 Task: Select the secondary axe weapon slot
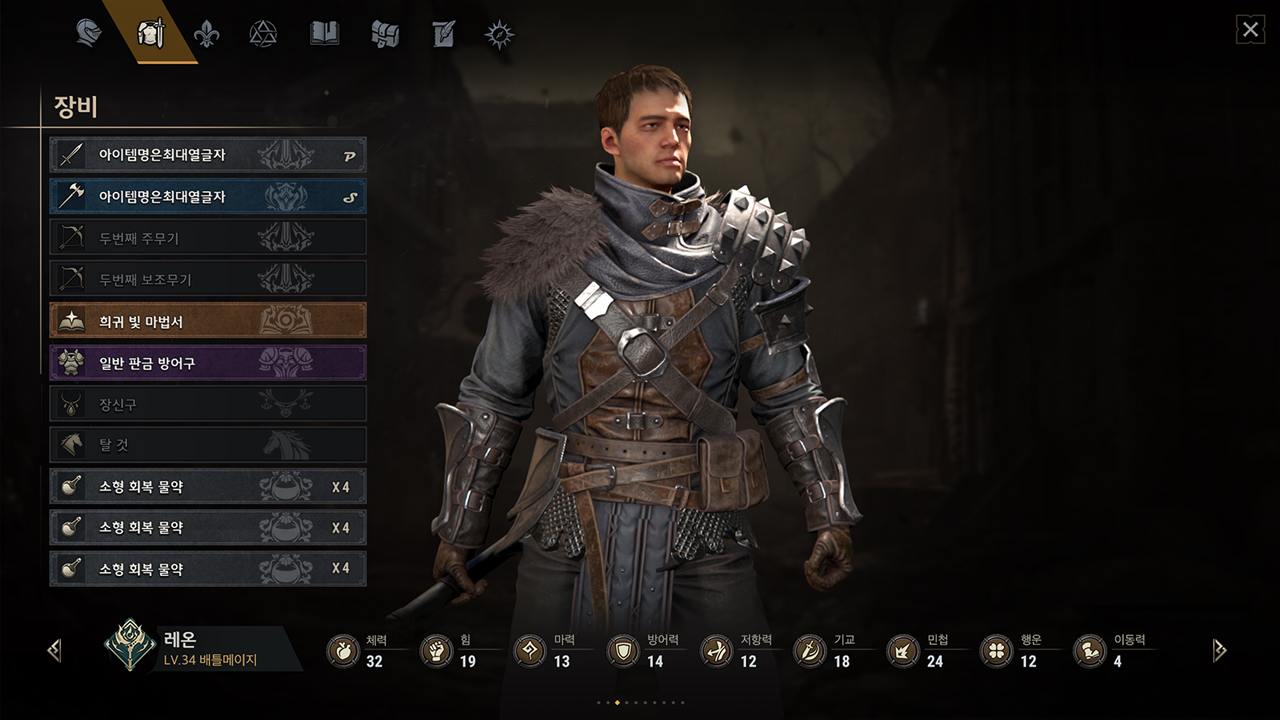[208, 197]
